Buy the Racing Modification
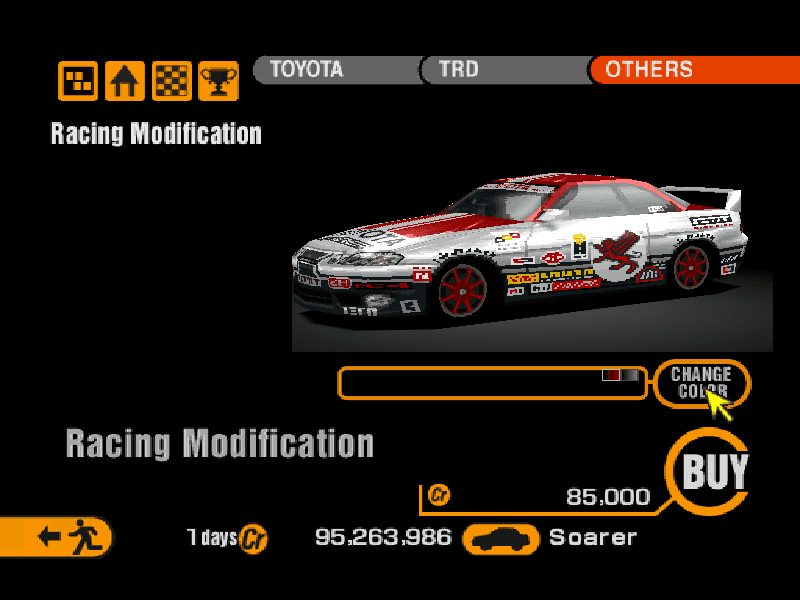Image resolution: width=800 pixels, height=600 pixels. [x=714, y=471]
